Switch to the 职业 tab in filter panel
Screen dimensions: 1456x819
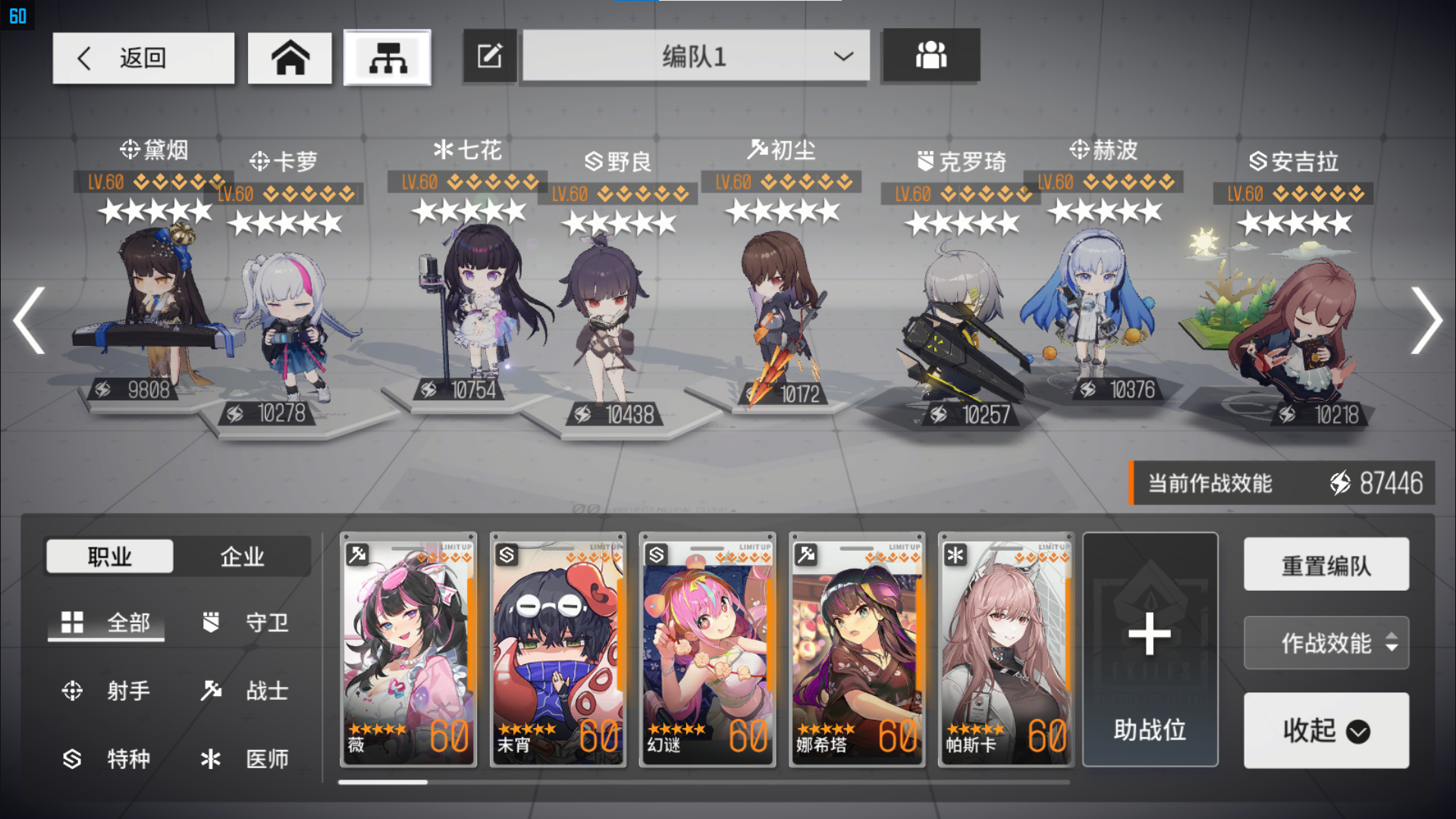(x=110, y=556)
